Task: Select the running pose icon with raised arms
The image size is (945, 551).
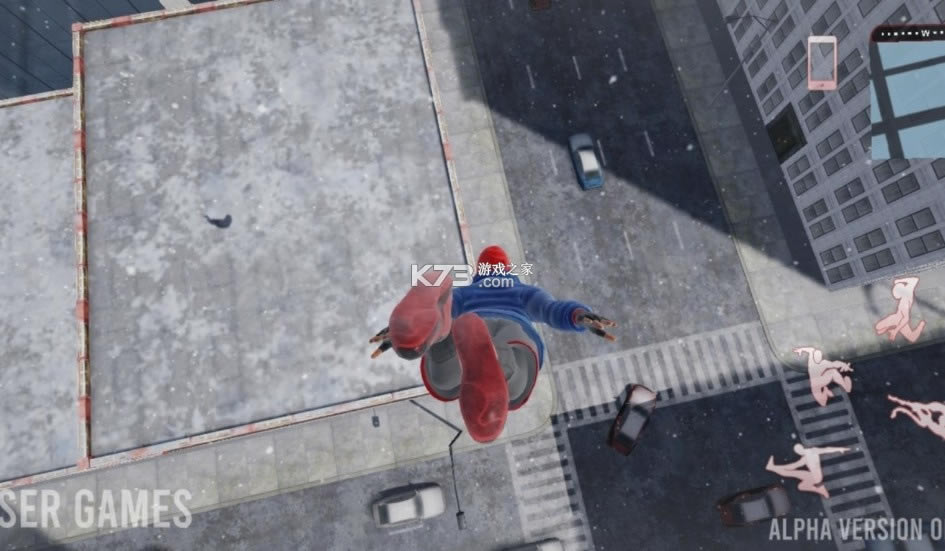Action: [x=900, y=310]
